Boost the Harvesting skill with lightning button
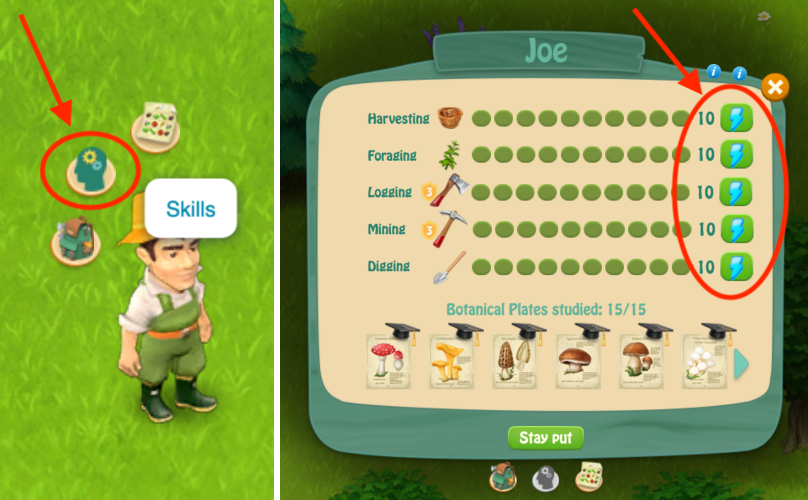This screenshot has height=500, width=808. click(736, 119)
